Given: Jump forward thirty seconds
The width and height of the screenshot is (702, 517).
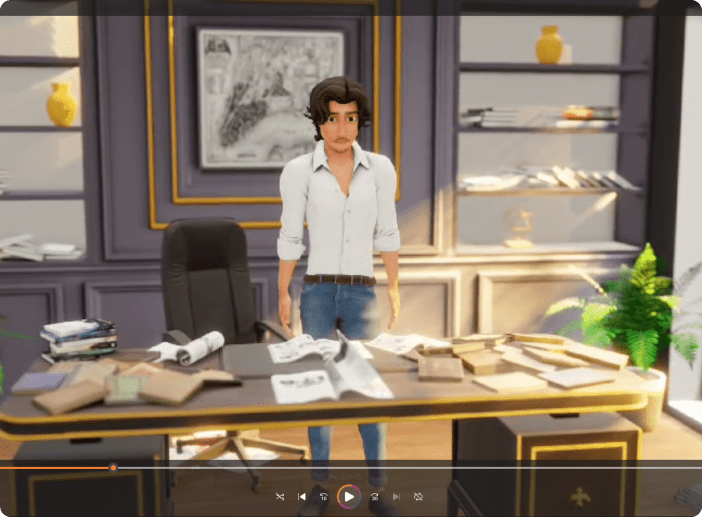Looking at the screenshot, I should pos(374,496).
